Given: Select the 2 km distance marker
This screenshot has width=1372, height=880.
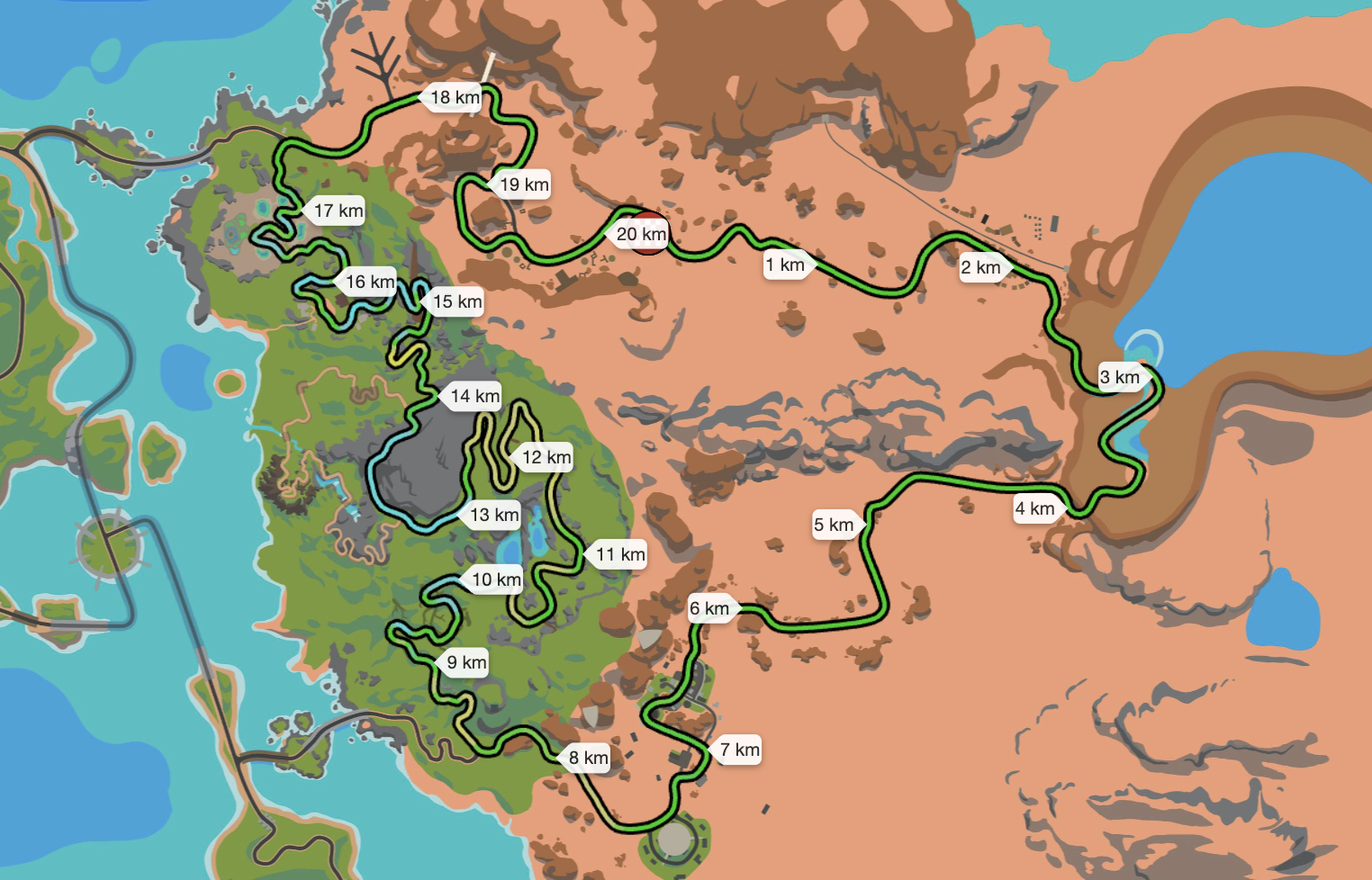Looking at the screenshot, I should [x=981, y=267].
